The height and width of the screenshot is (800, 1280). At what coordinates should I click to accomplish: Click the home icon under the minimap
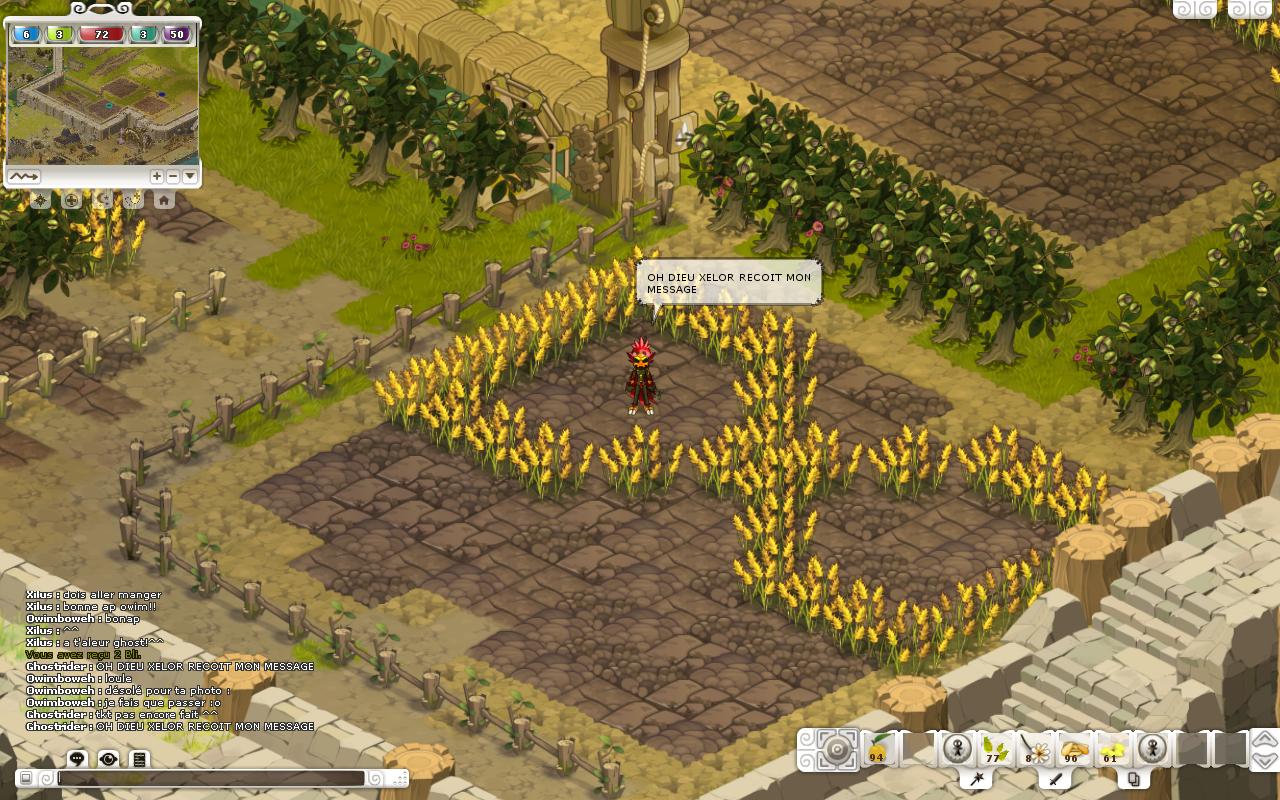[163, 200]
